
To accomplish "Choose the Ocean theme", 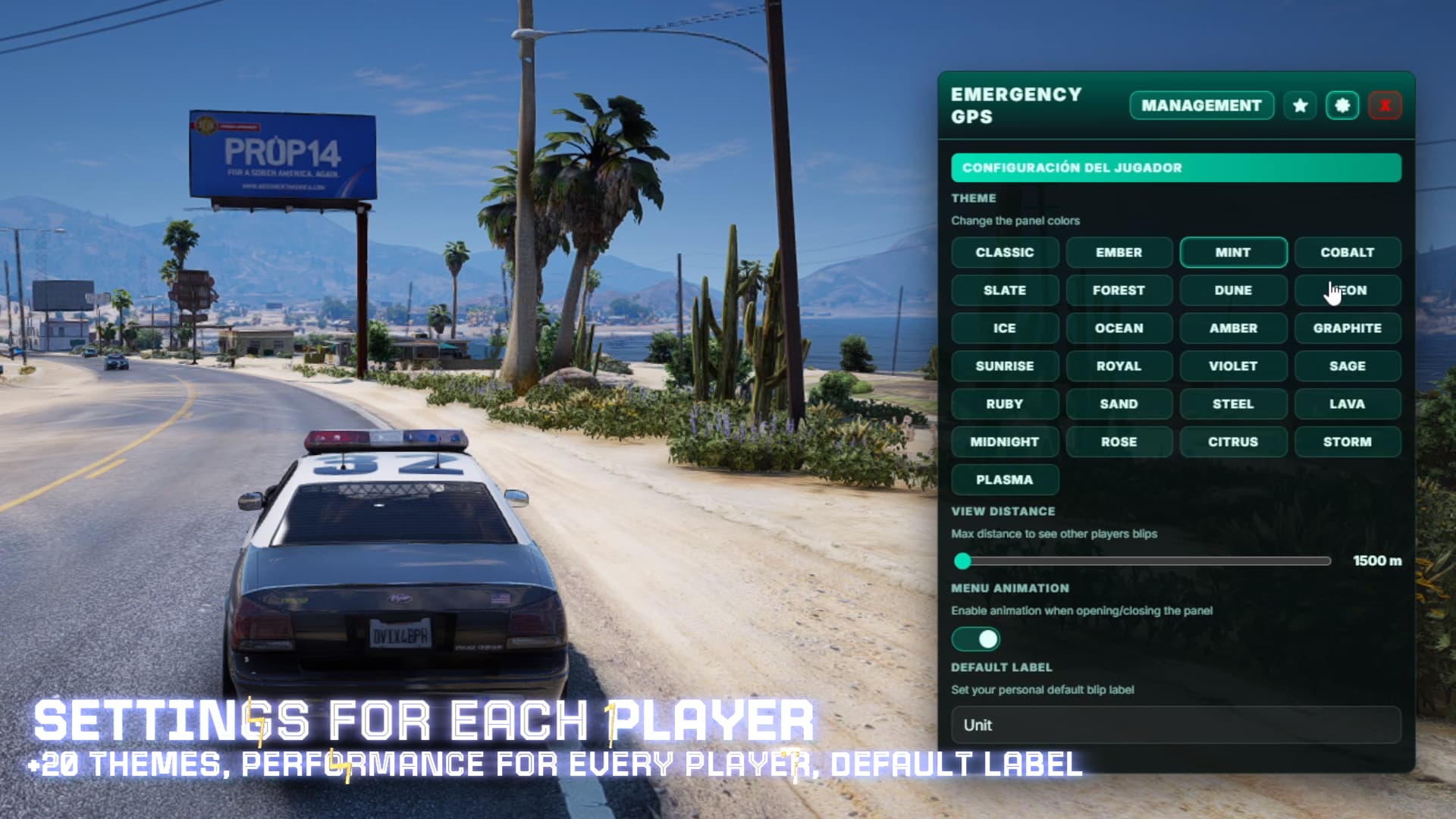I will point(1119,328).
